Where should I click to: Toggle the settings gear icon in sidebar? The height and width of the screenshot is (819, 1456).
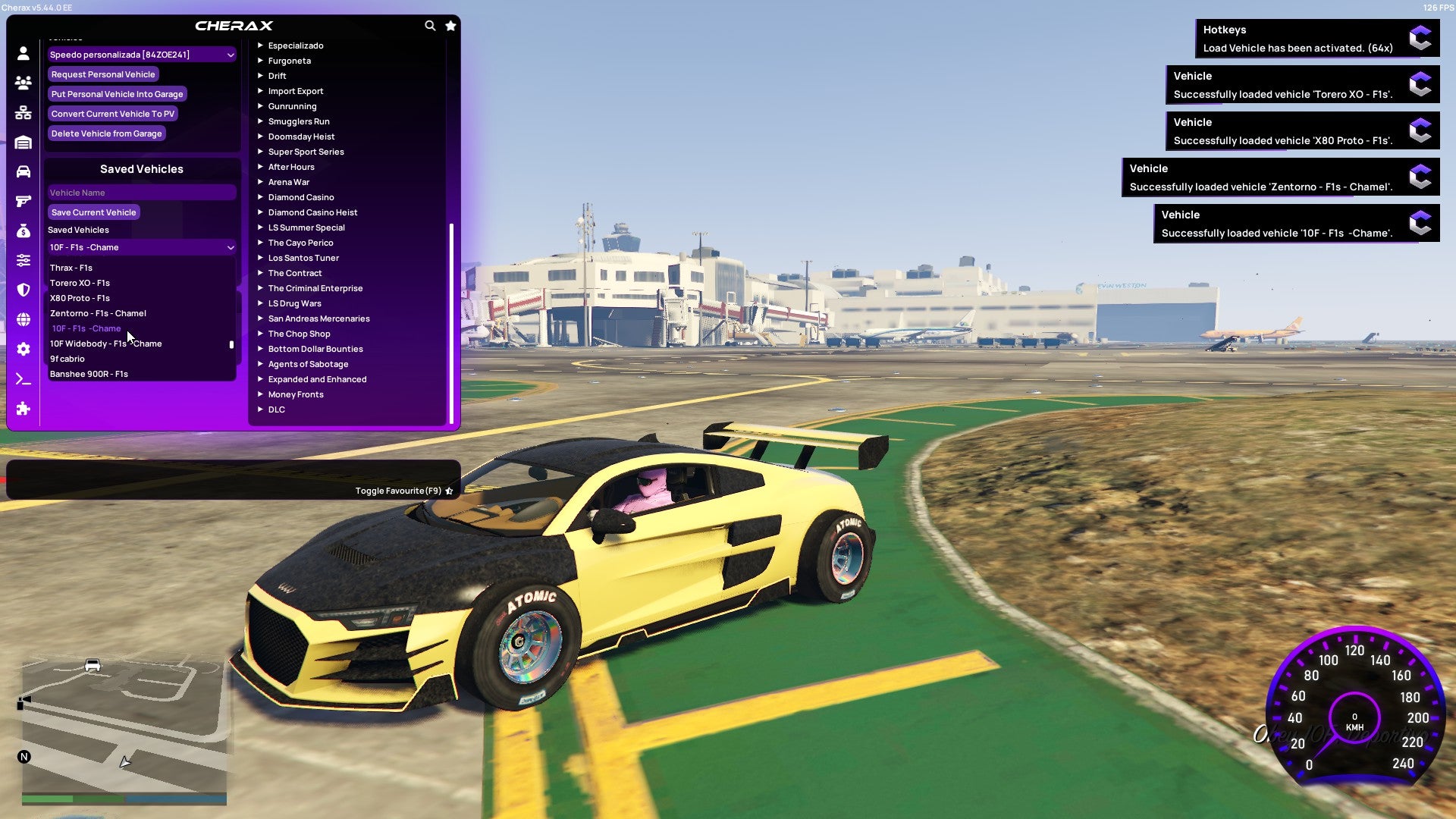23,349
